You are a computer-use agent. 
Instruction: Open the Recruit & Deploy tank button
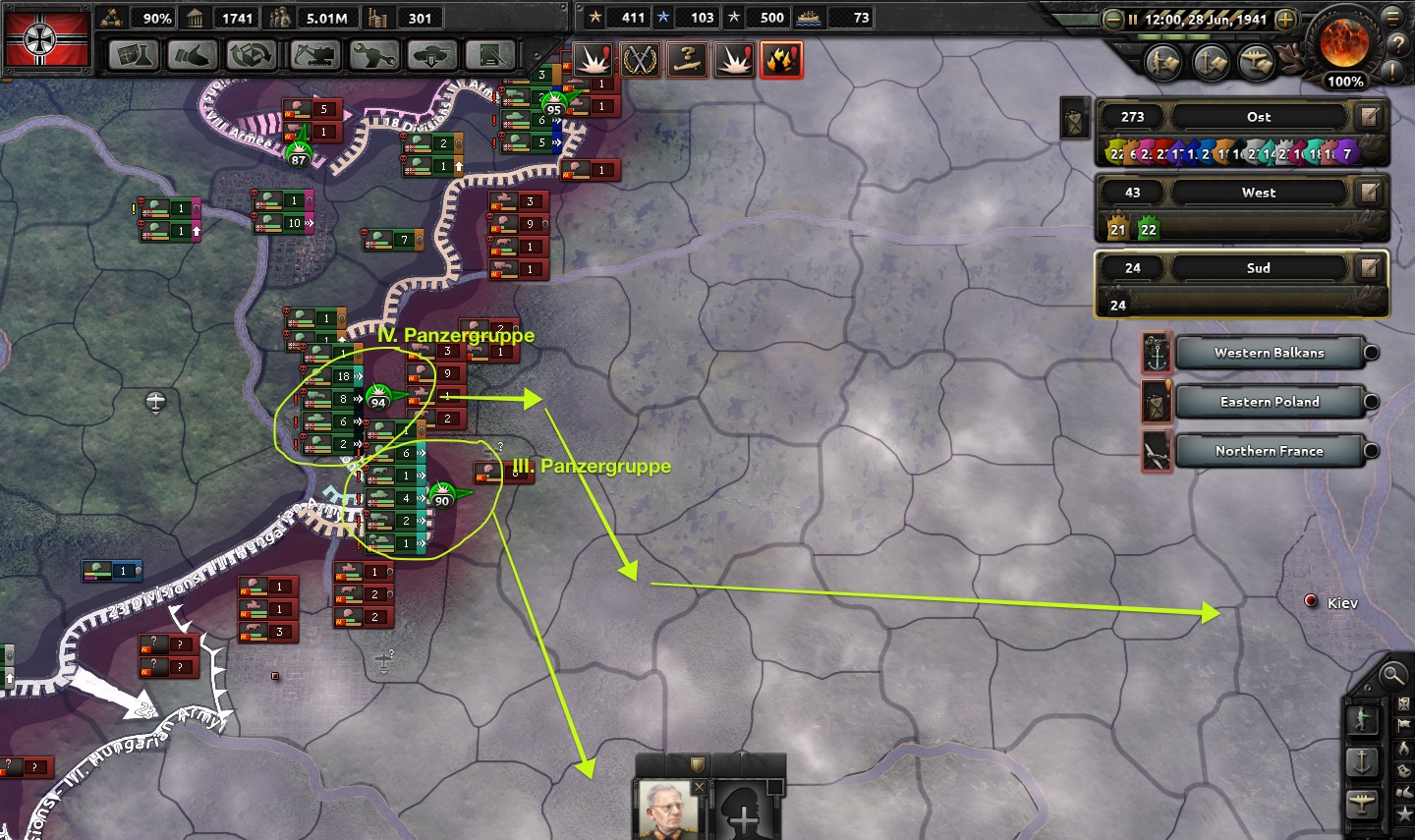pyautogui.click(x=432, y=55)
